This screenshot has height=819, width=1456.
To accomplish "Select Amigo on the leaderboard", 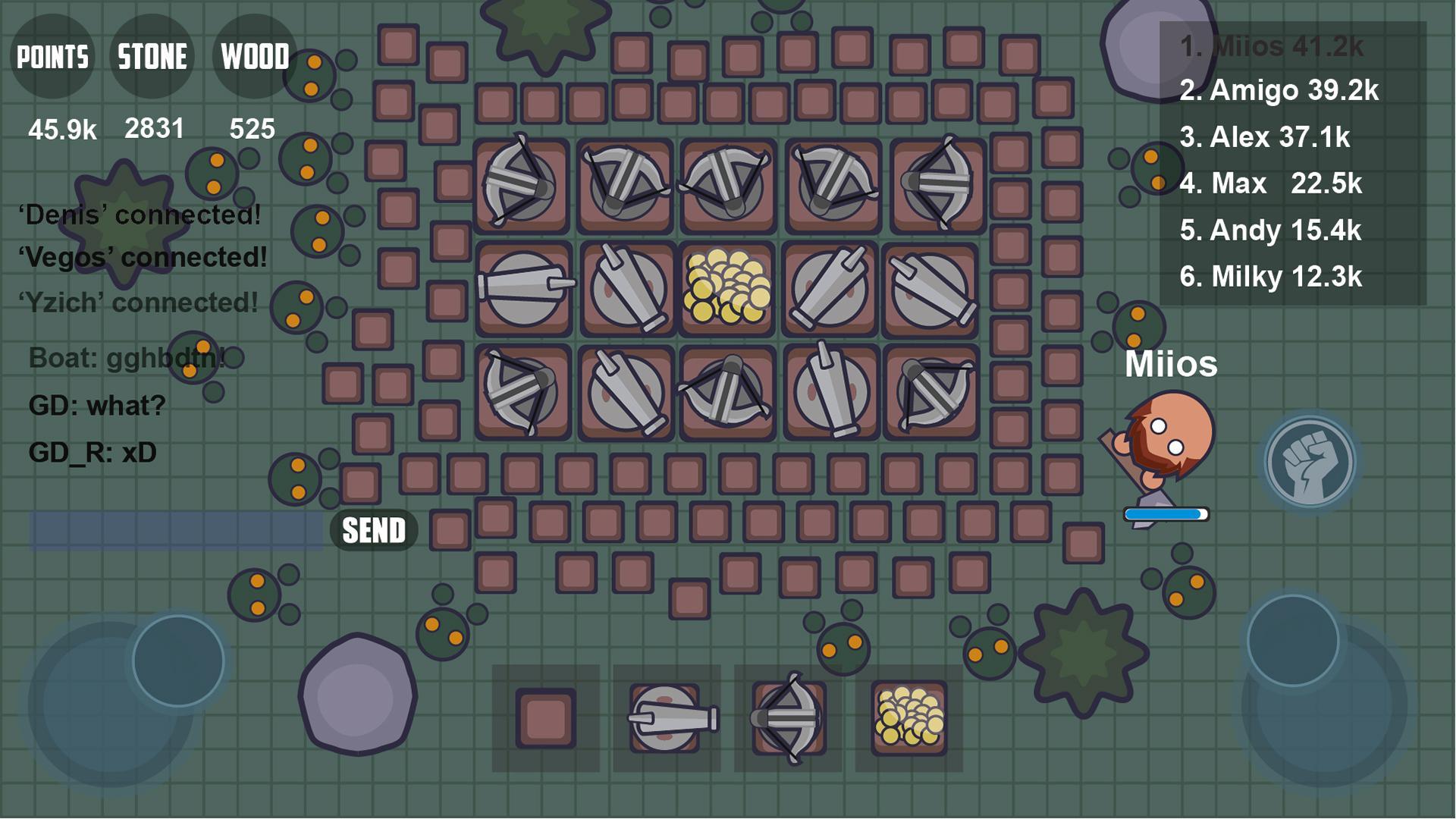I will click(x=1280, y=93).
